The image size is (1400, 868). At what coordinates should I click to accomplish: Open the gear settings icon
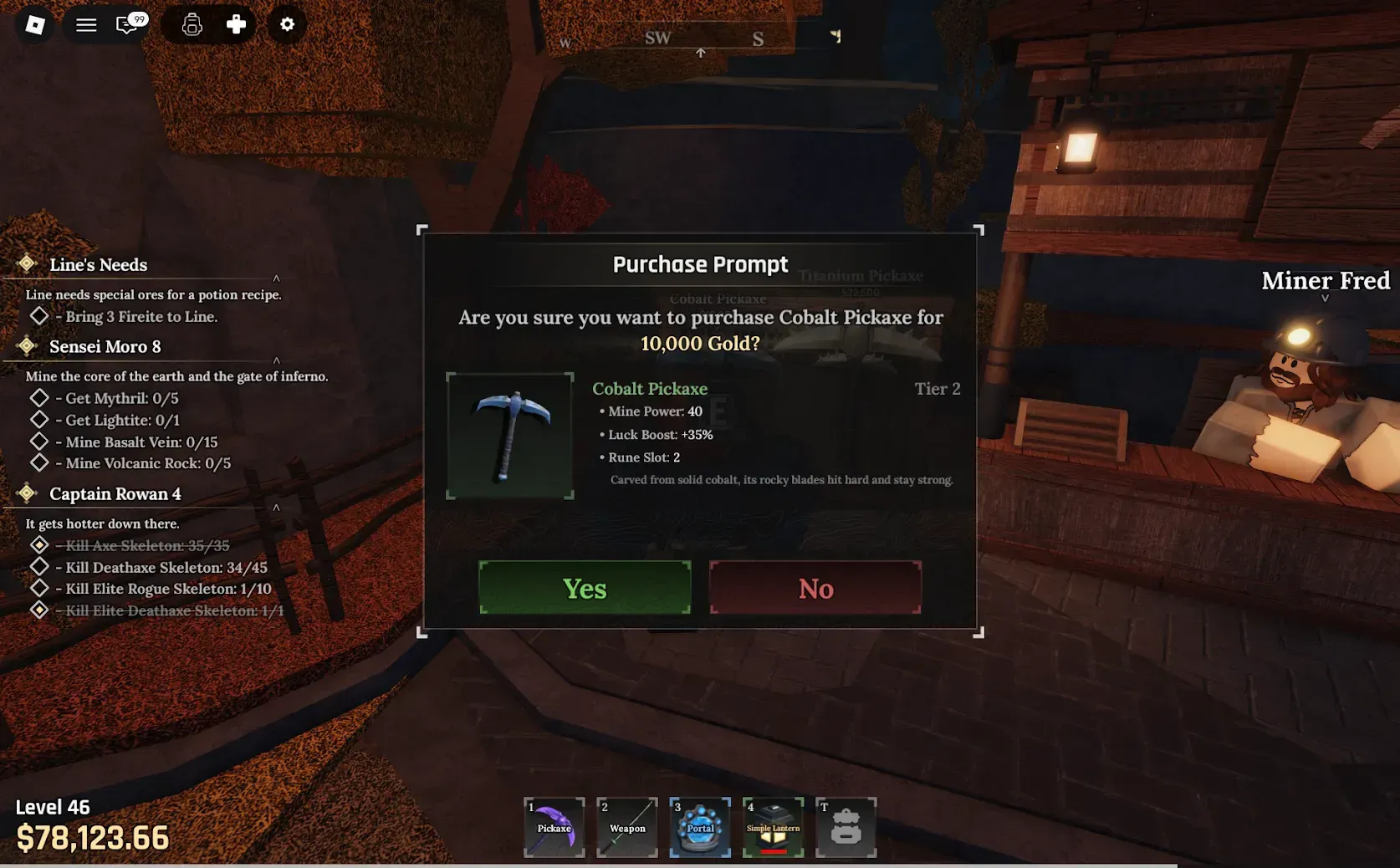[287, 25]
